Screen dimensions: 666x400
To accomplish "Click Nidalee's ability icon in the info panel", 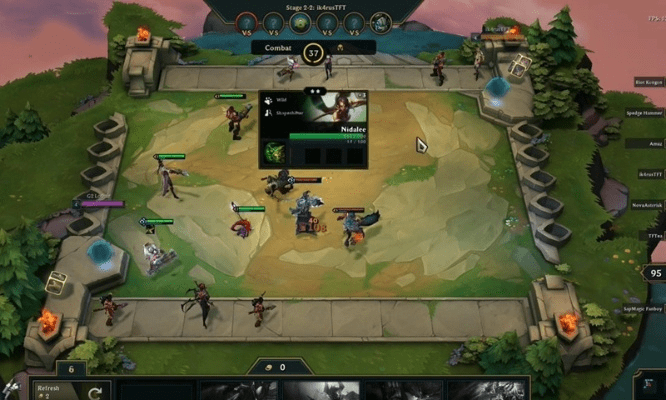I will (275, 154).
